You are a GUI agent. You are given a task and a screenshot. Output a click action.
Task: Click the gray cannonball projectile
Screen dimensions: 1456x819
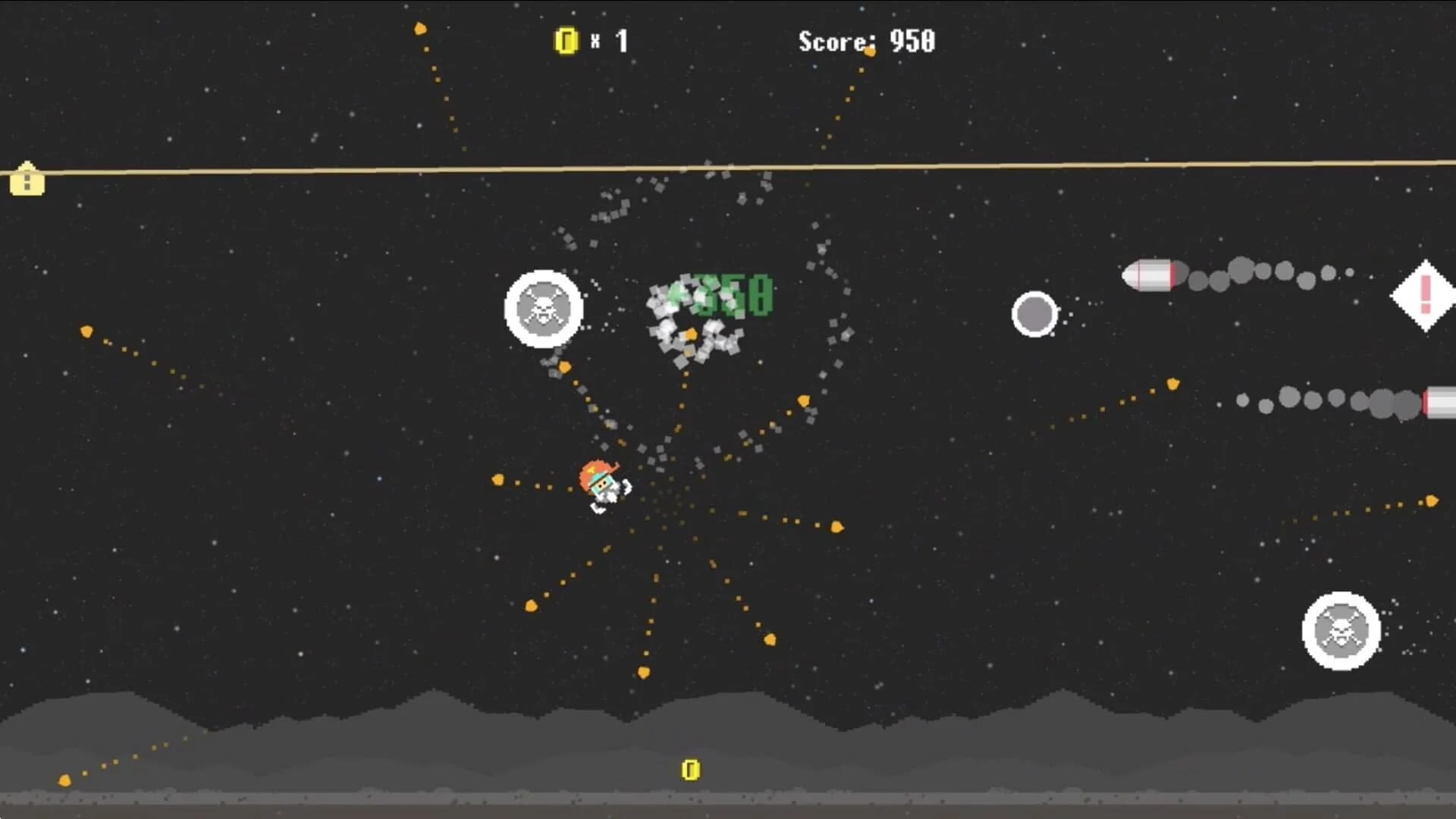pyautogui.click(x=1036, y=315)
